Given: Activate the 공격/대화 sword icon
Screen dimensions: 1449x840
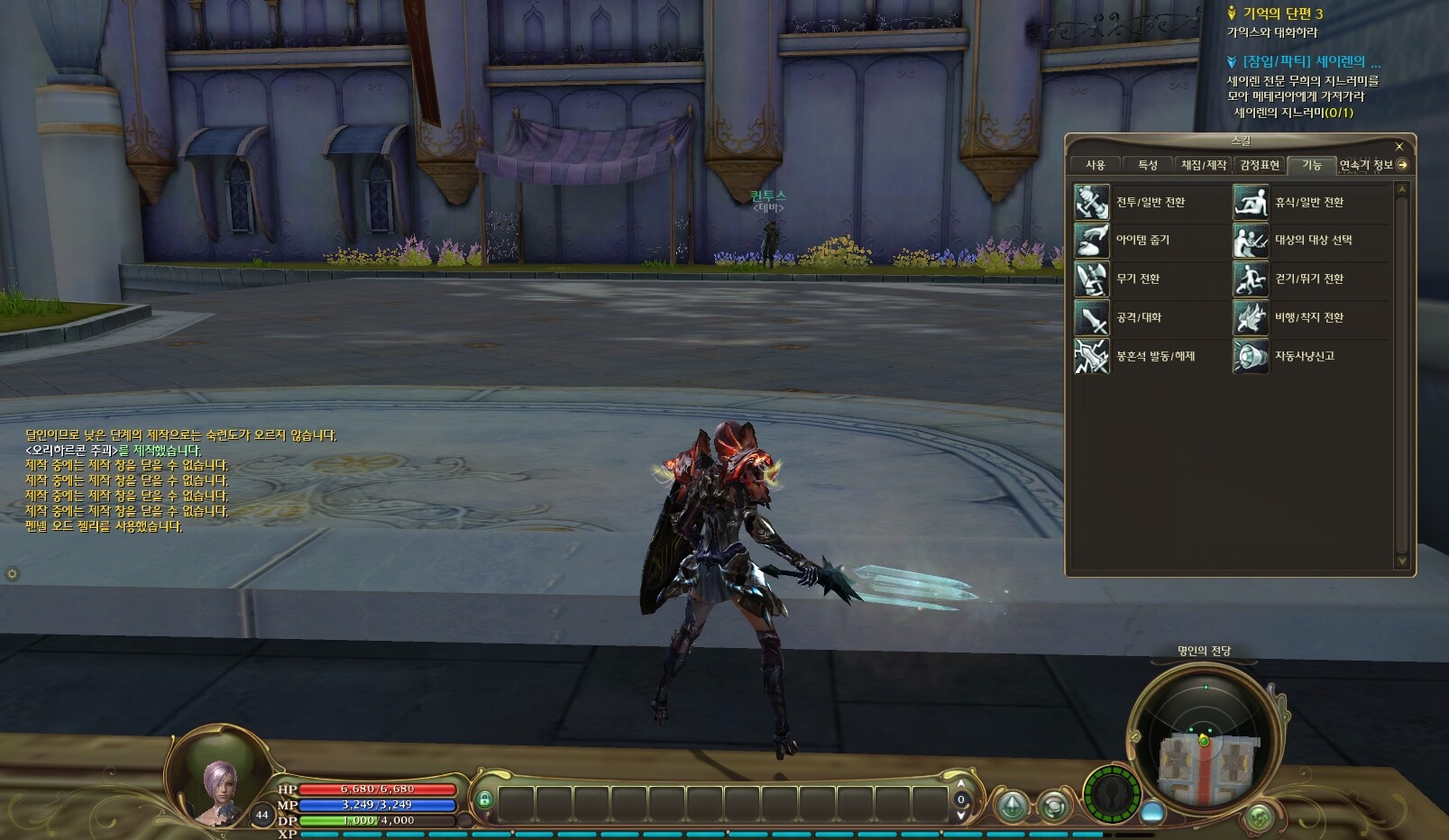Looking at the screenshot, I should point(1091,318).
